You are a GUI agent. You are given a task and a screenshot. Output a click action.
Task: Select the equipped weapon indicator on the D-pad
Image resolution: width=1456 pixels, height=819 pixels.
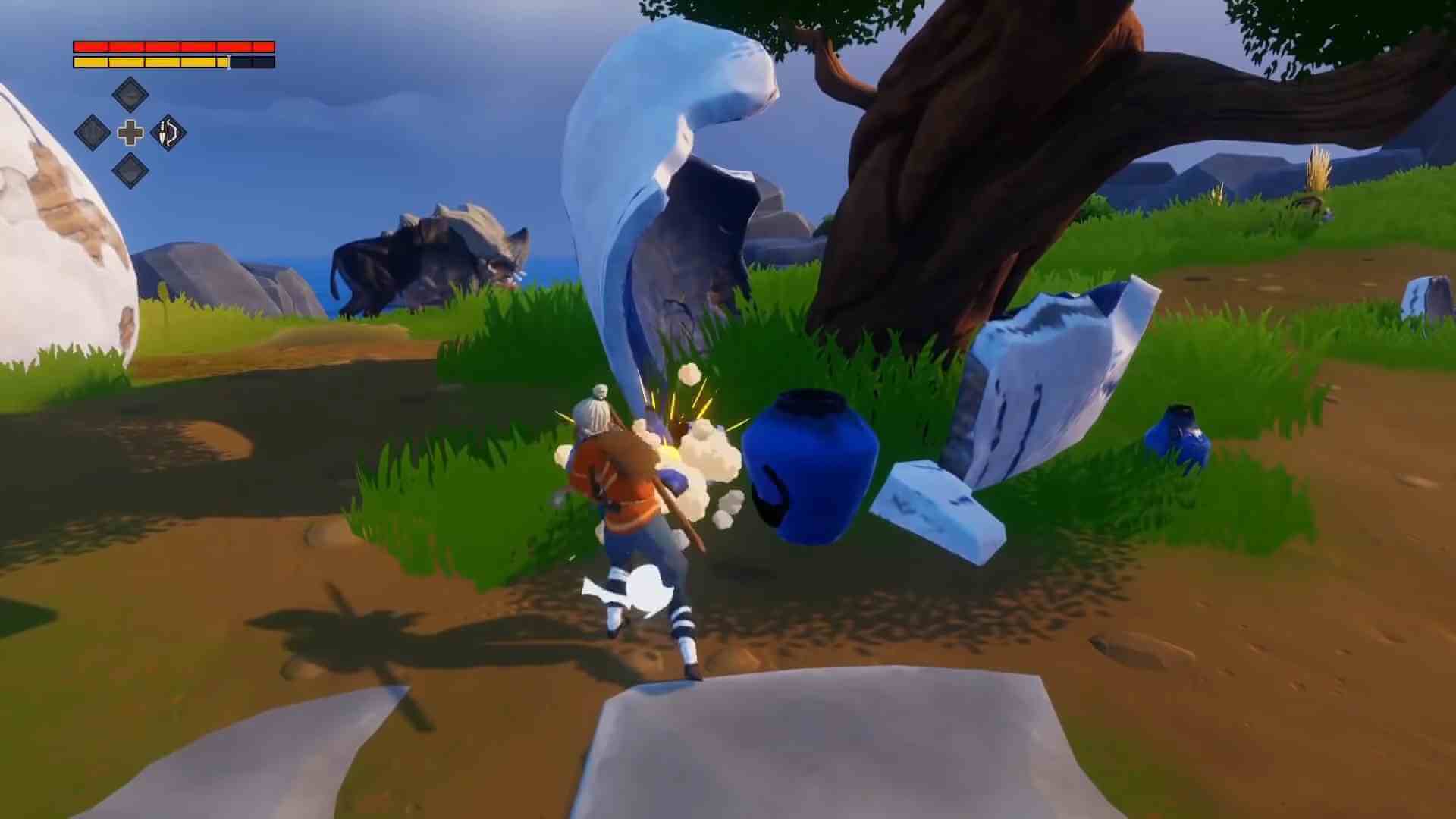tap(168, 133)
